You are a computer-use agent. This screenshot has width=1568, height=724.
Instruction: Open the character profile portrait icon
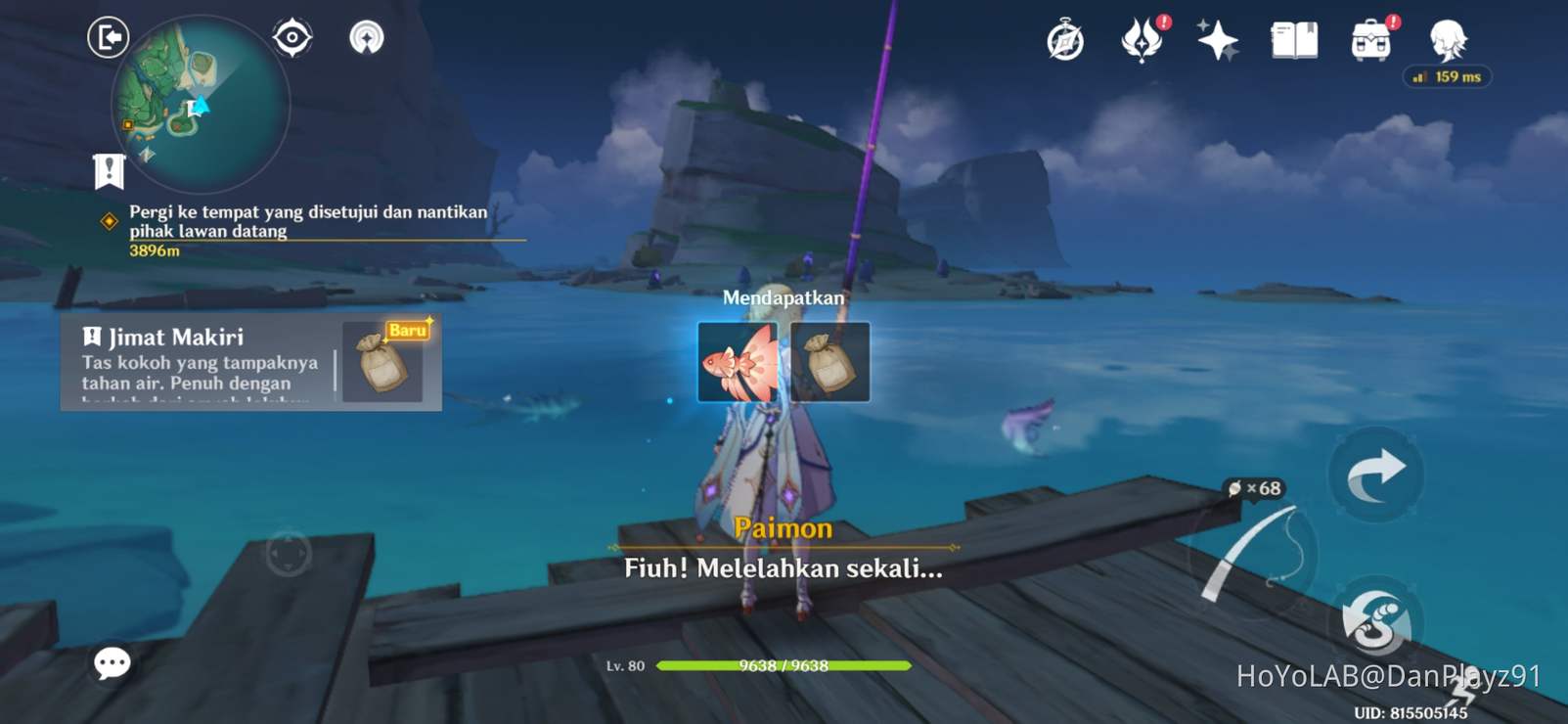point(1447,41)
